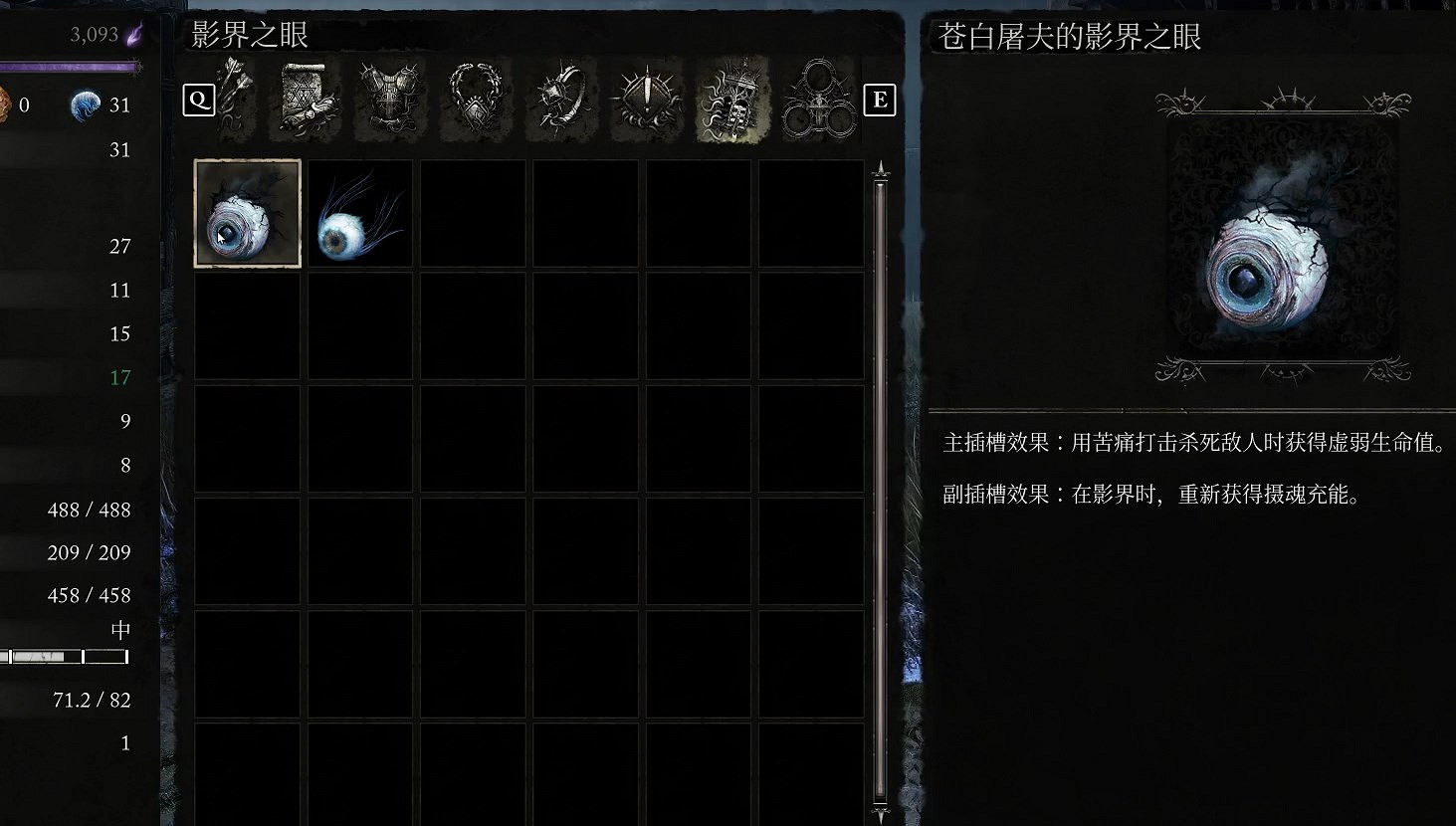Click the green stat value 17 in the sidebar

tap(119, 377)
